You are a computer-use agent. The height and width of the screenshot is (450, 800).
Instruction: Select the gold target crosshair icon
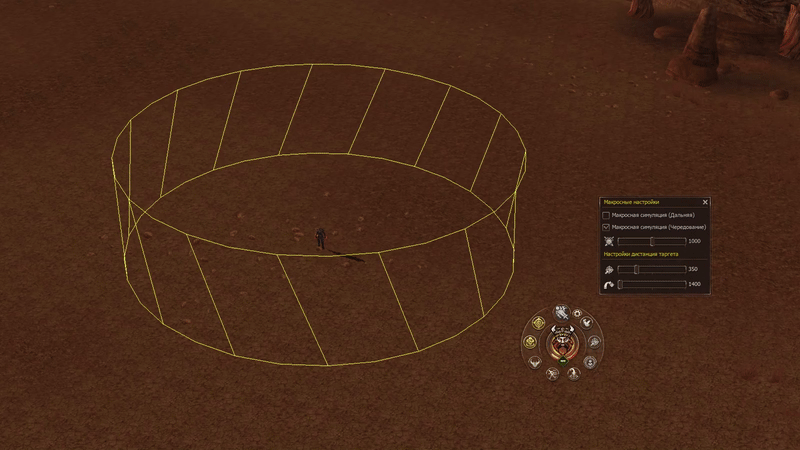(538, 322)
